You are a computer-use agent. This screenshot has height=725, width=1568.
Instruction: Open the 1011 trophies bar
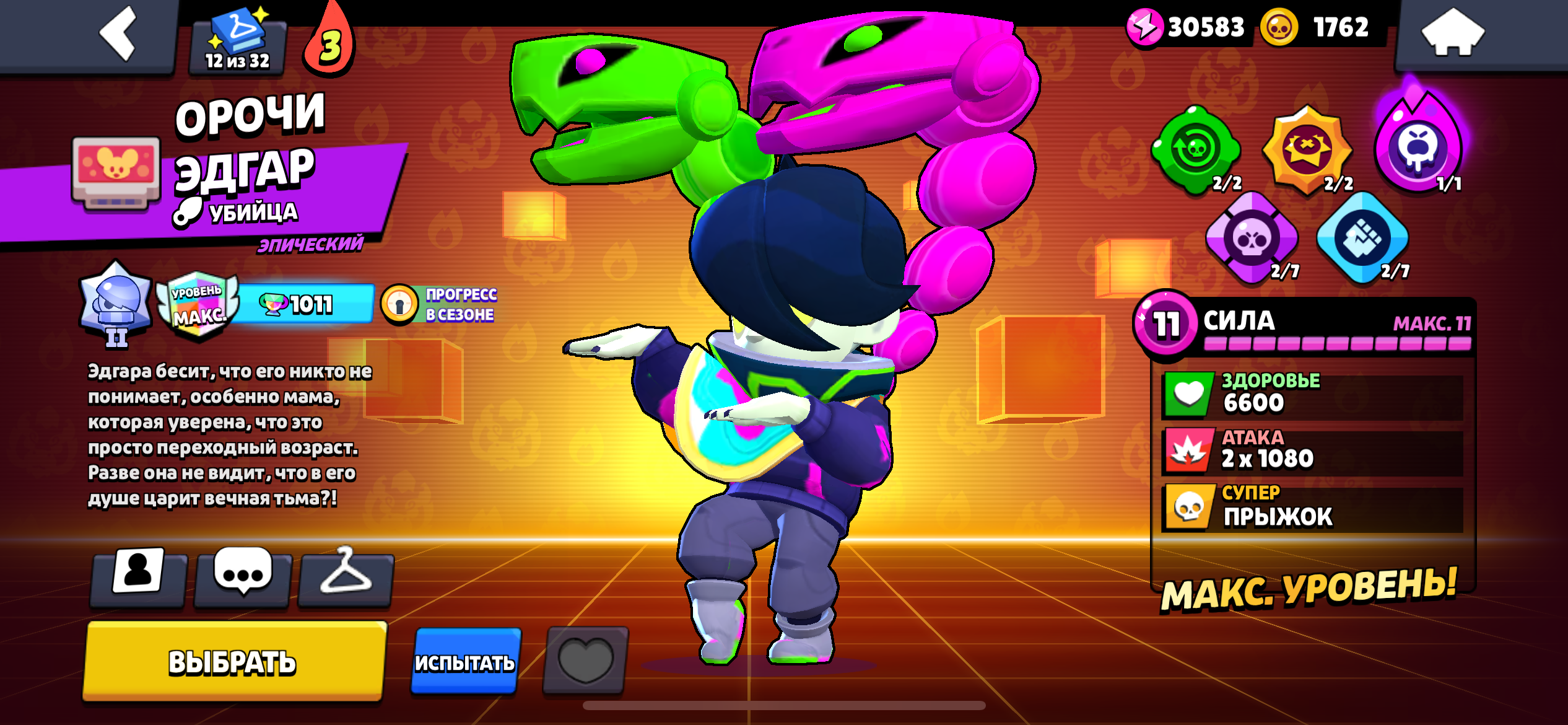(x=303, y=304)
